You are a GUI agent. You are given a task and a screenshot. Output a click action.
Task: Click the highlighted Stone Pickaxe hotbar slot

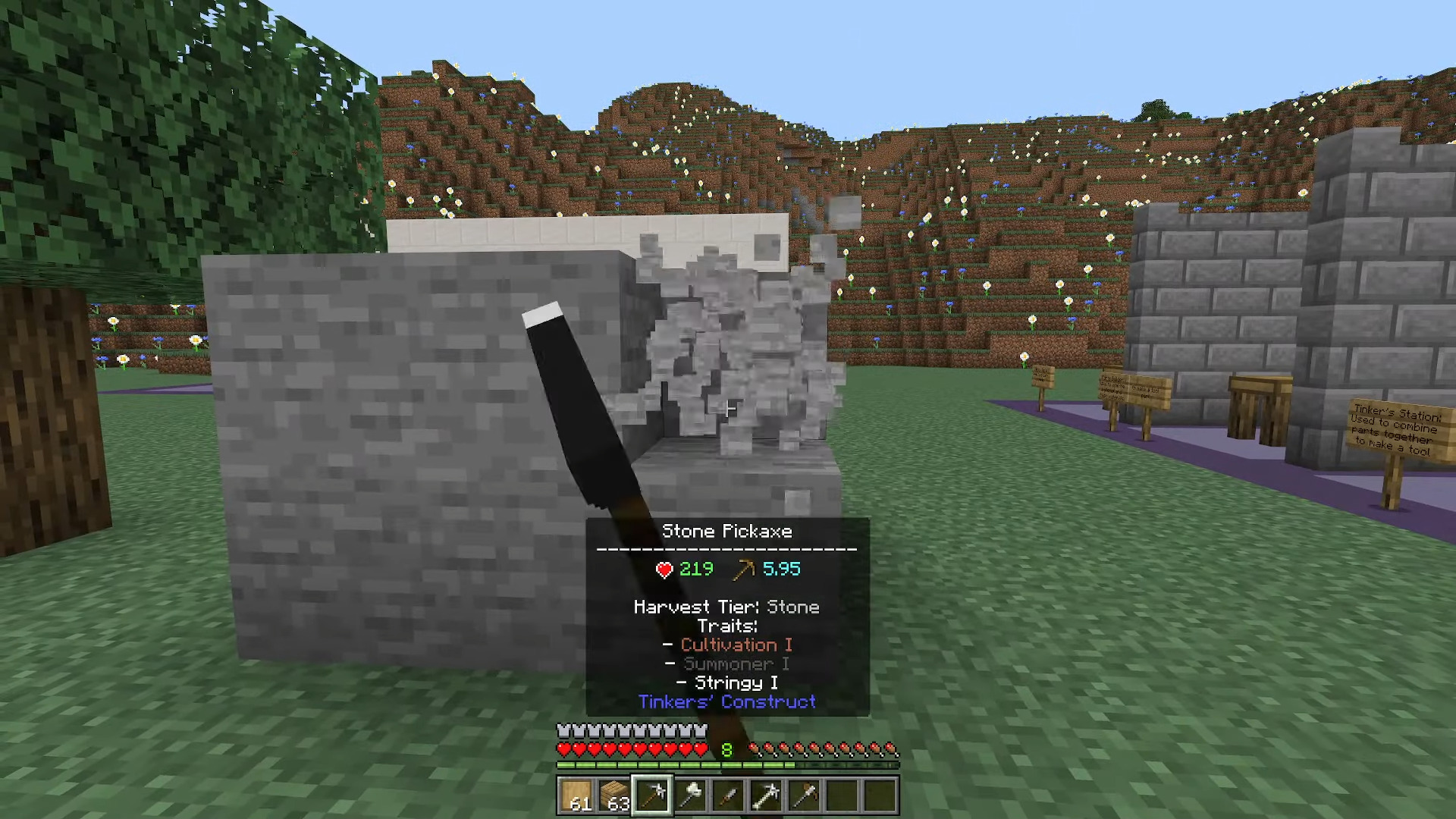pyautogui.click(x=652, y=795)
